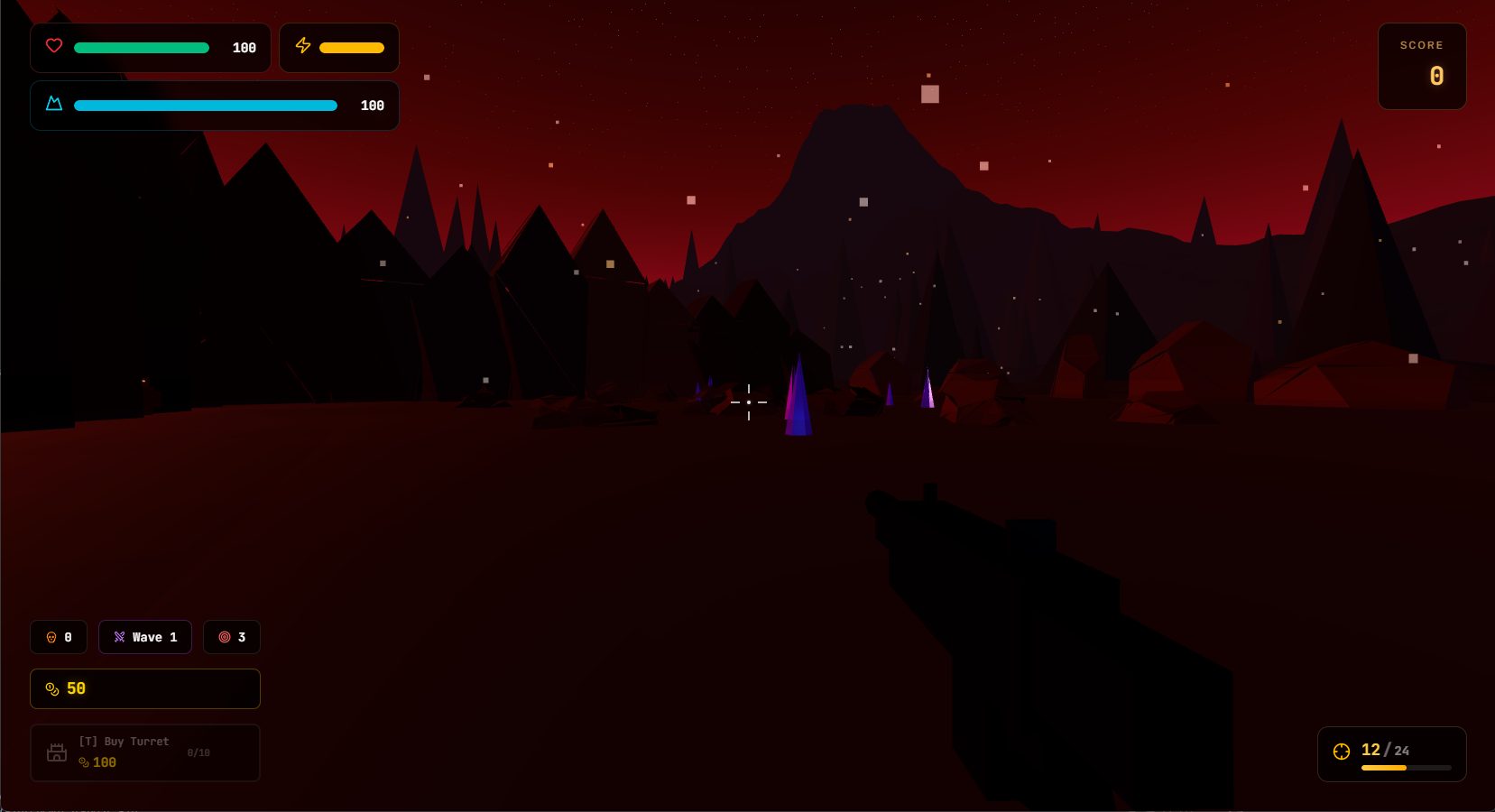Select the crosshair icon in the ammo panel
This screenshot has width=1495, height=812.
click(x=1342, y=751)
